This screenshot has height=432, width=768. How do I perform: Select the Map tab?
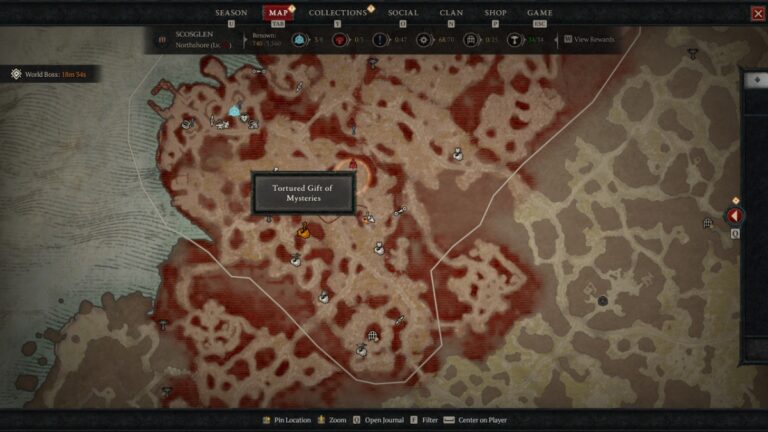tap(278, 13)
